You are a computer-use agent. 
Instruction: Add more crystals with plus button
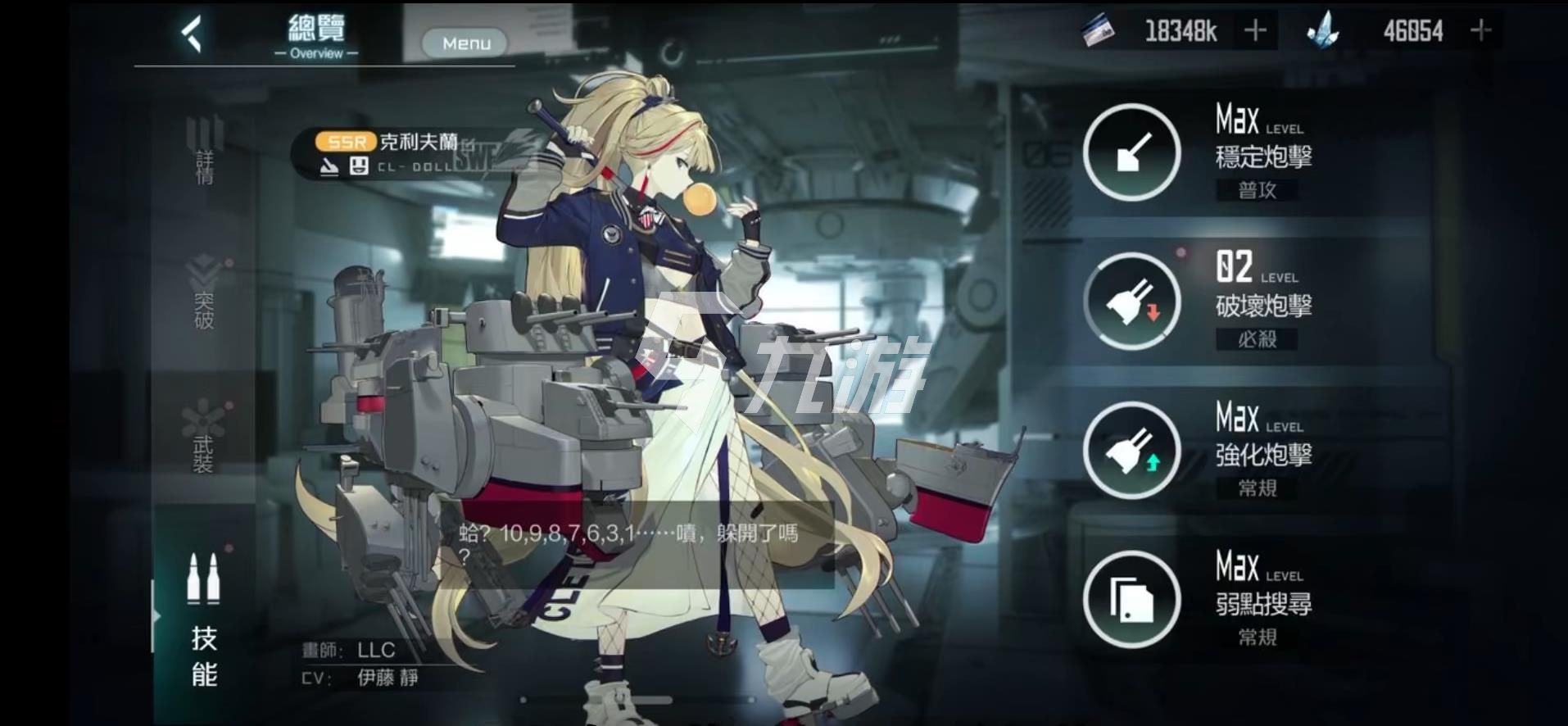(1480, 31)
